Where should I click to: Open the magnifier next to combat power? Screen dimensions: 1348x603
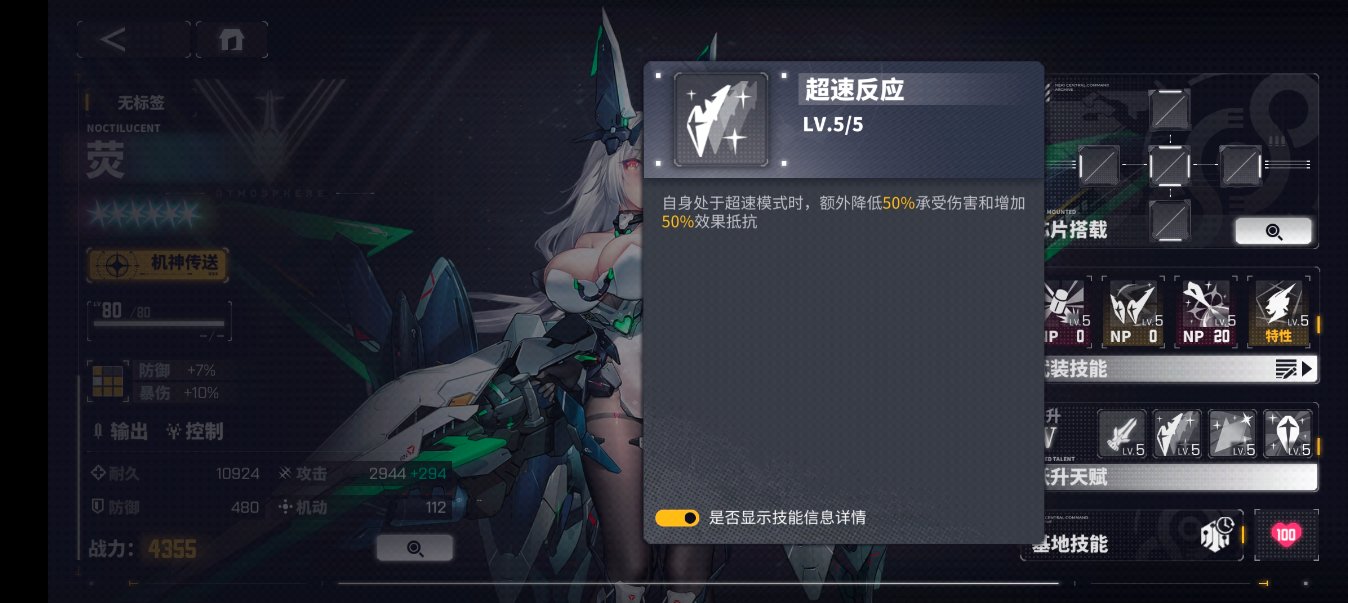pos(415,548)
